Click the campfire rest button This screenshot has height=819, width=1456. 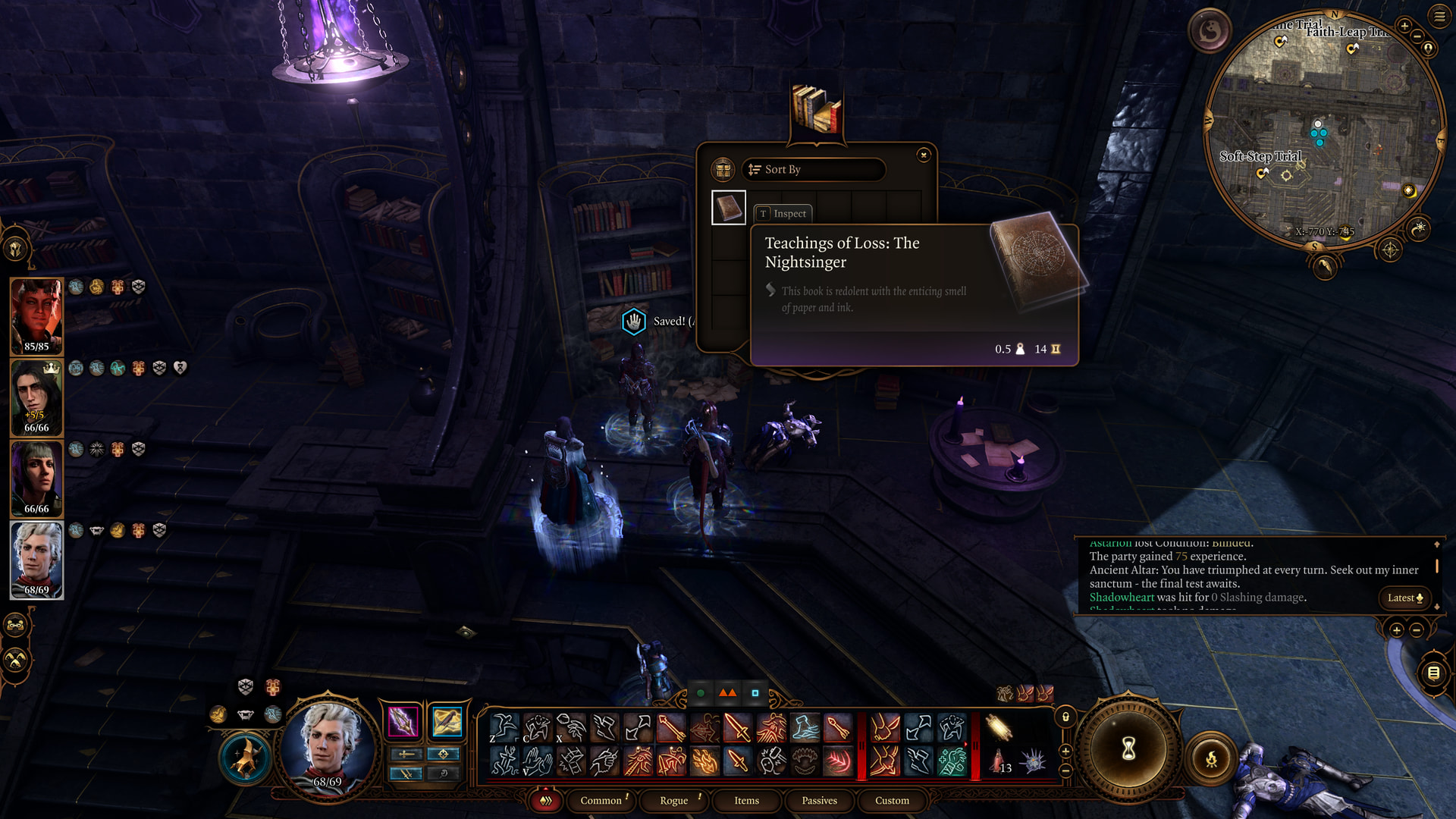coord(1211,758)
